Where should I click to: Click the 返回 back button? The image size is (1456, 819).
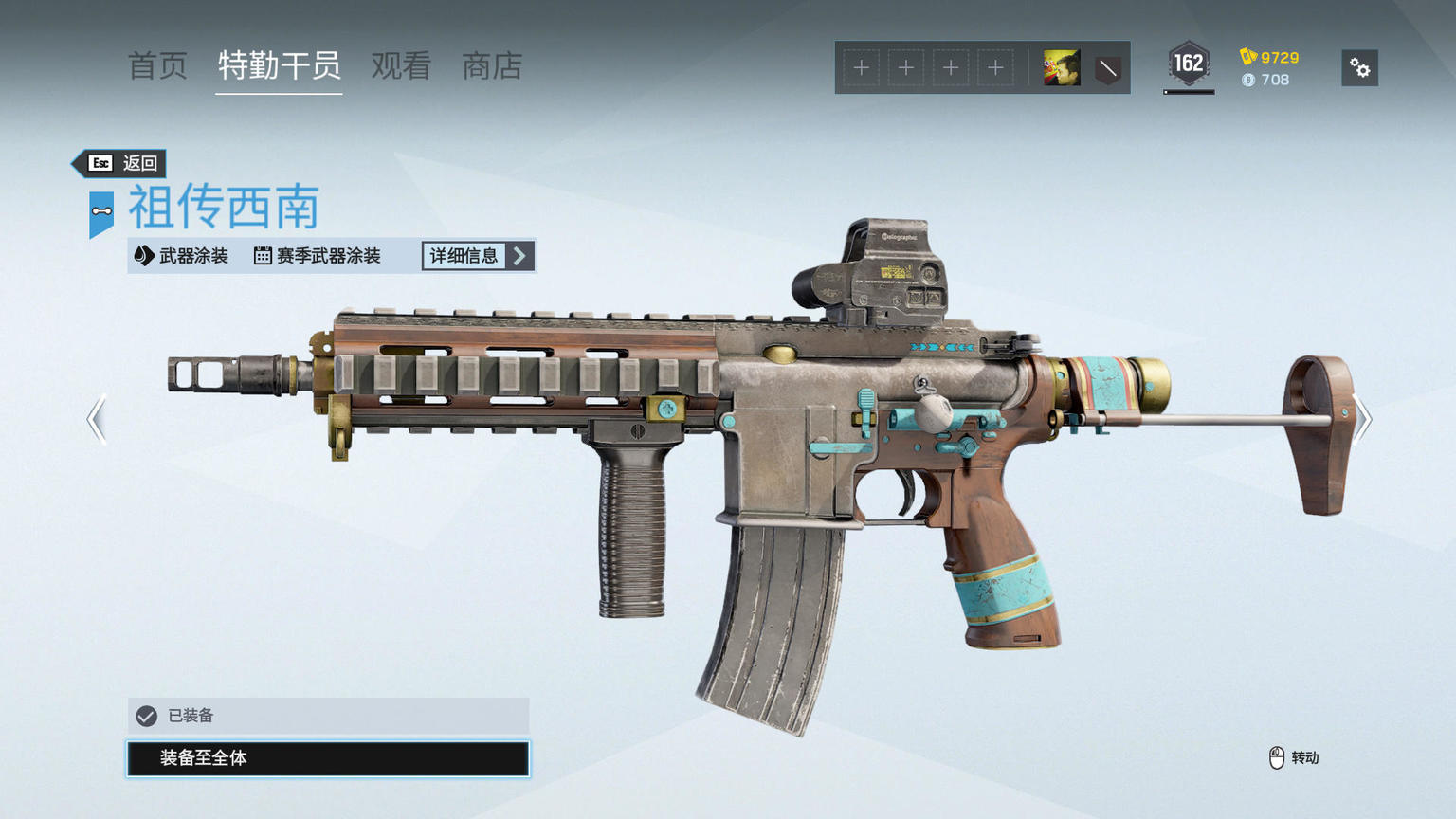click(x=121, y=163)
